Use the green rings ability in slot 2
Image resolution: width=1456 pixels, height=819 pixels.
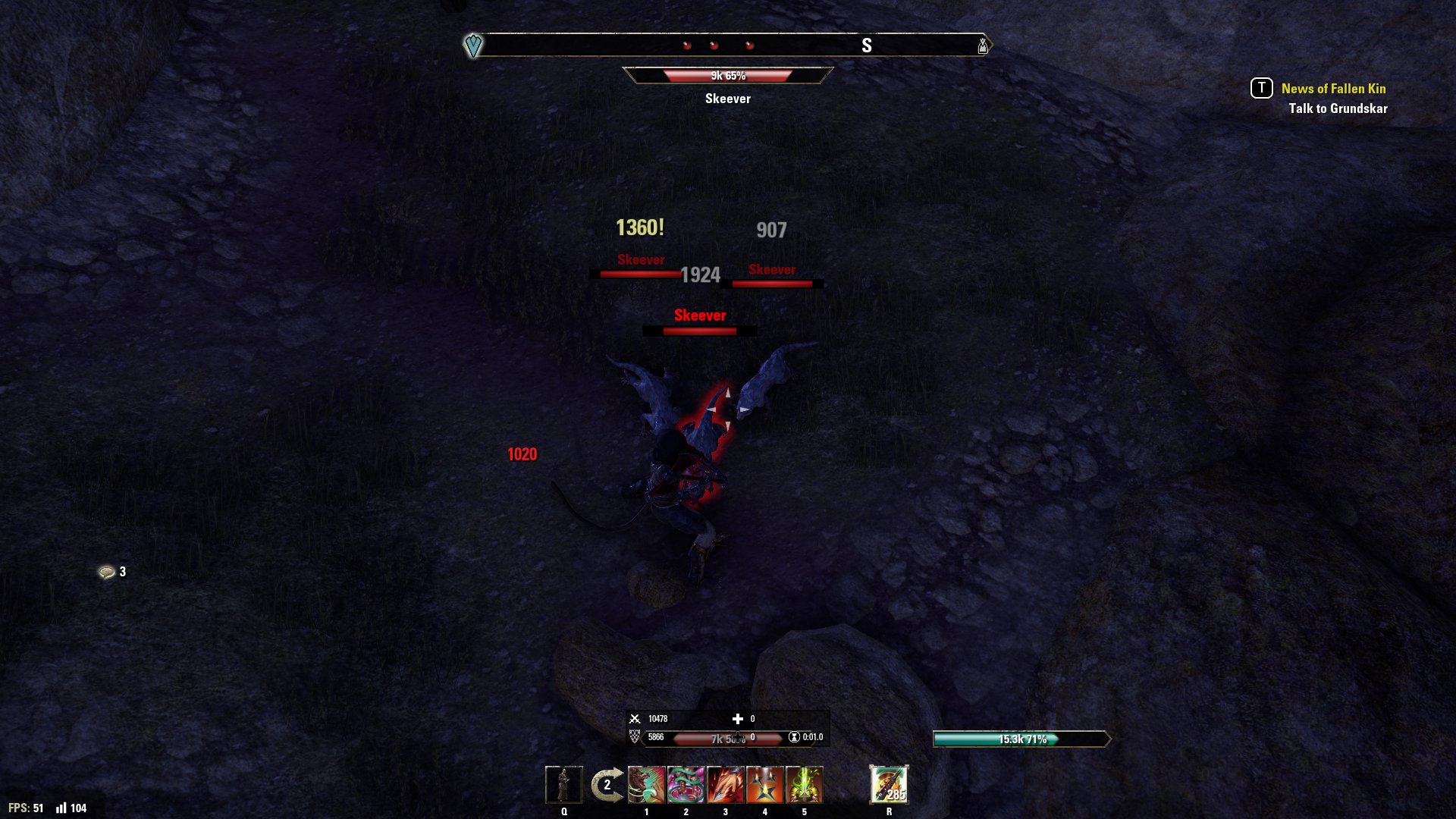686,784
